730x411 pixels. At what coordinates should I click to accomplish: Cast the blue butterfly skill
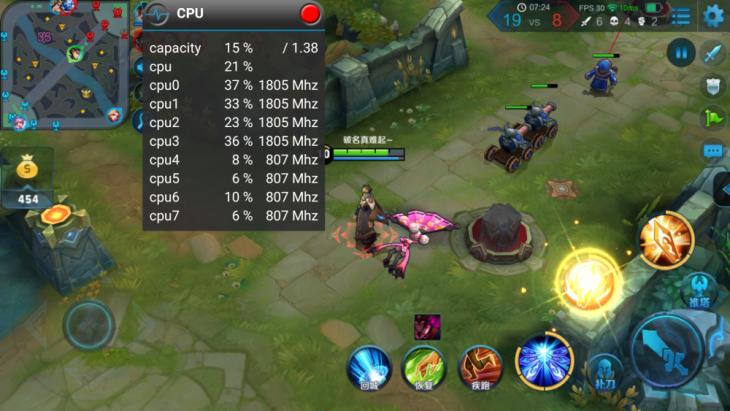click(x=544, y=360)
